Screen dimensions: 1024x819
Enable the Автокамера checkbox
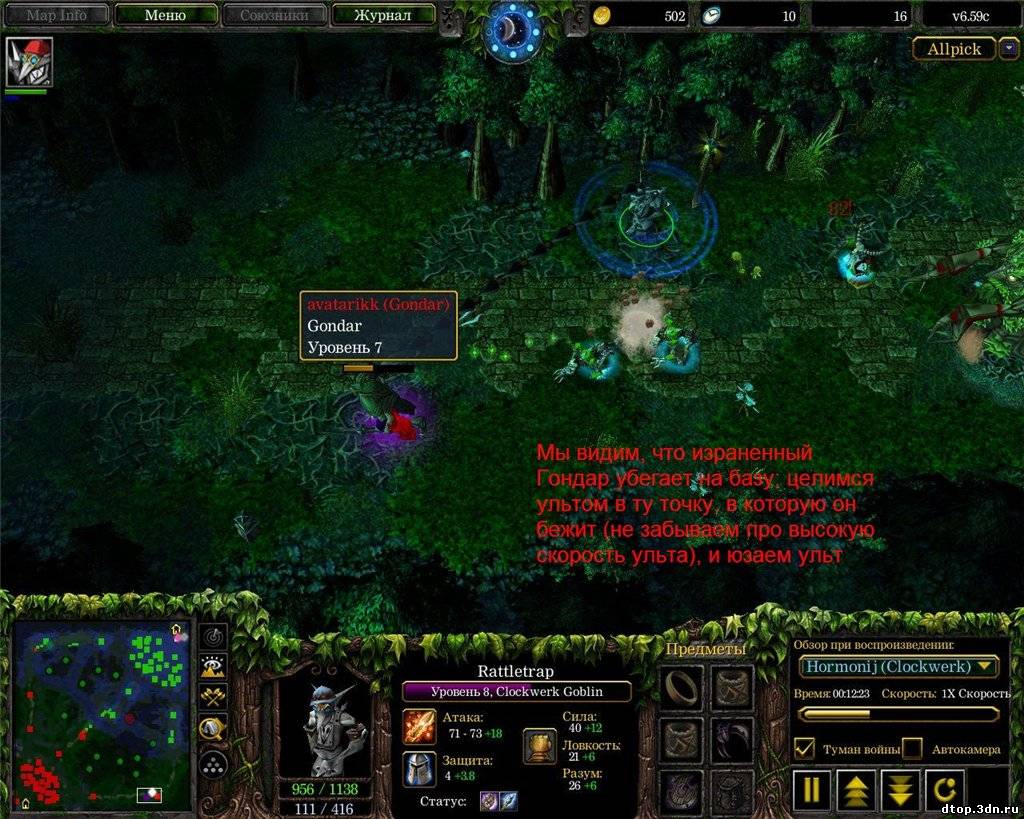click(x=912, y=748)
